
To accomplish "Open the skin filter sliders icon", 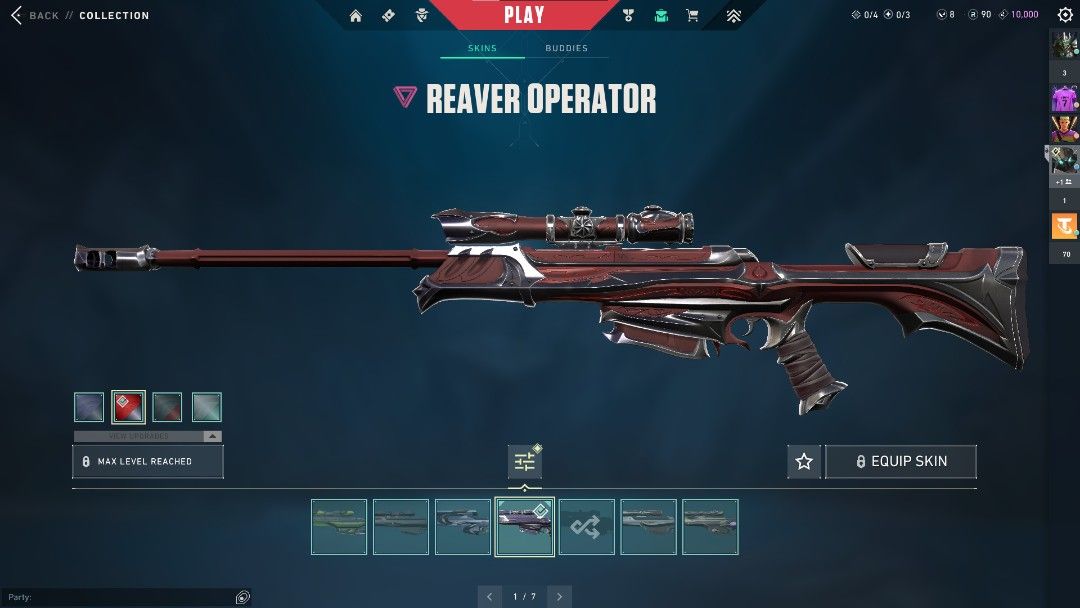I will coord(525,462).
